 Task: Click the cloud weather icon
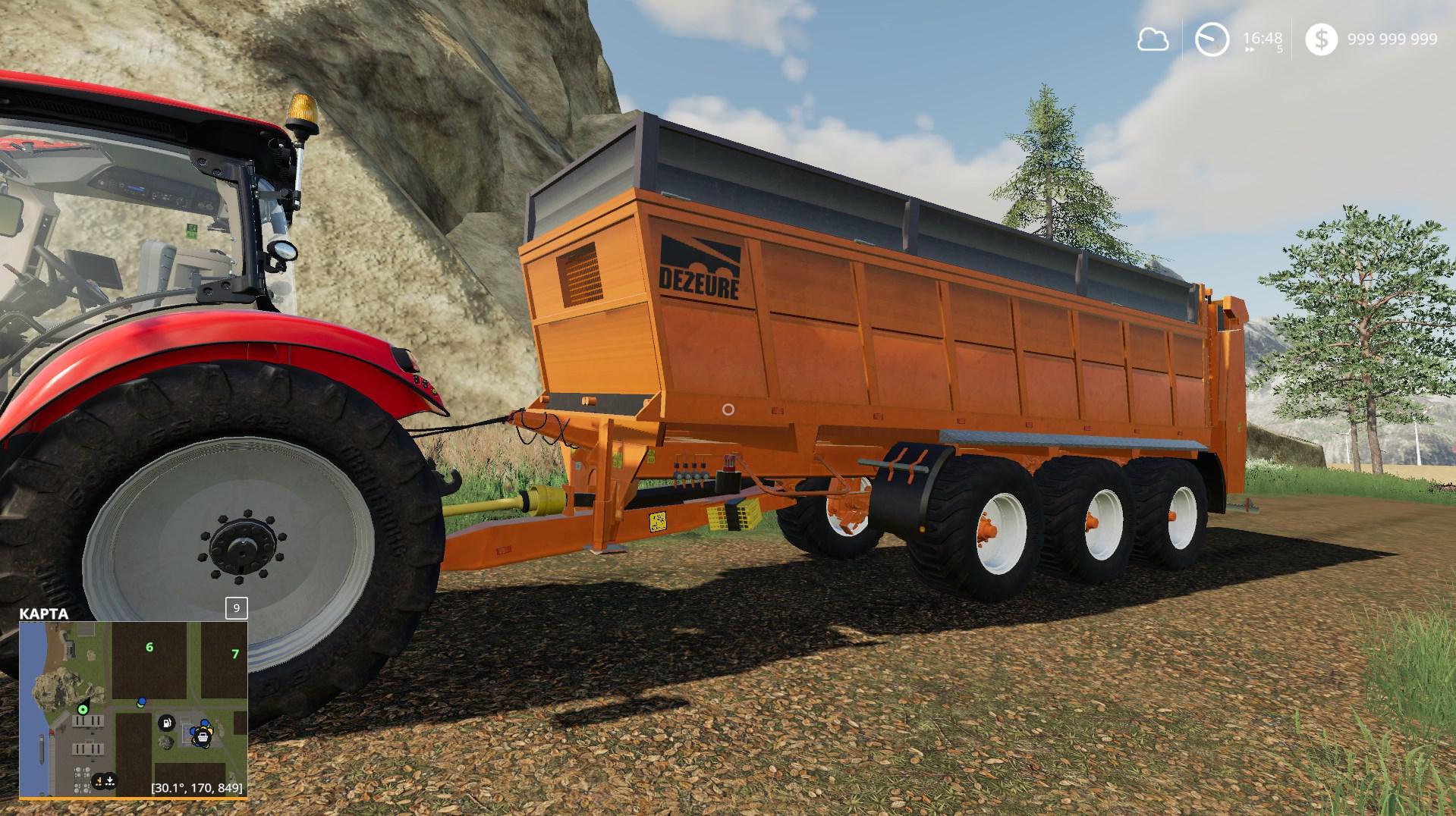(x=1153, y=39)
